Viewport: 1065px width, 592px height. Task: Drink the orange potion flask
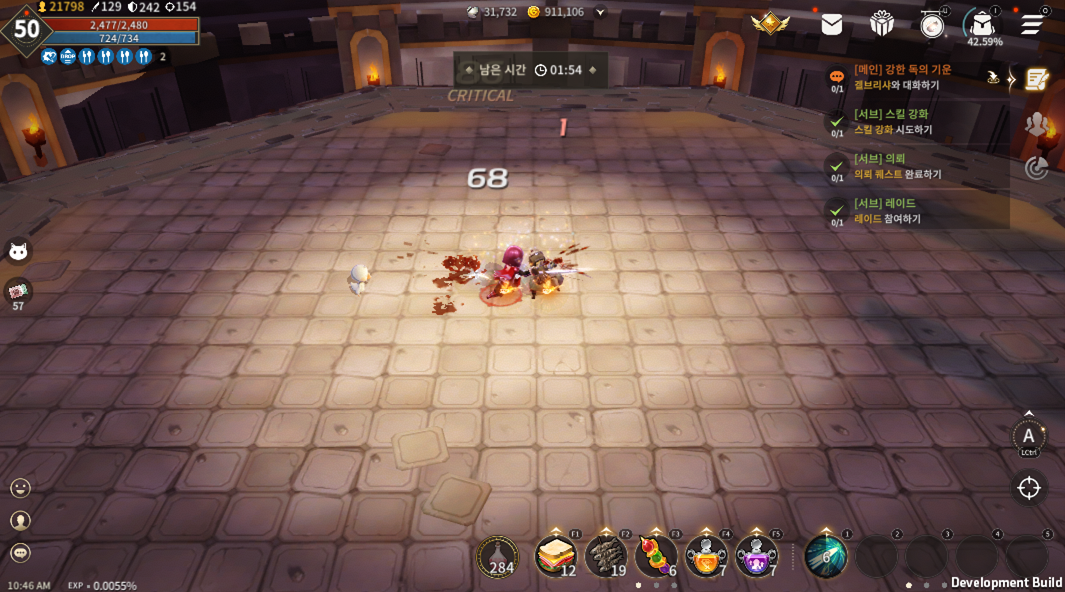(x=706, y=556)
